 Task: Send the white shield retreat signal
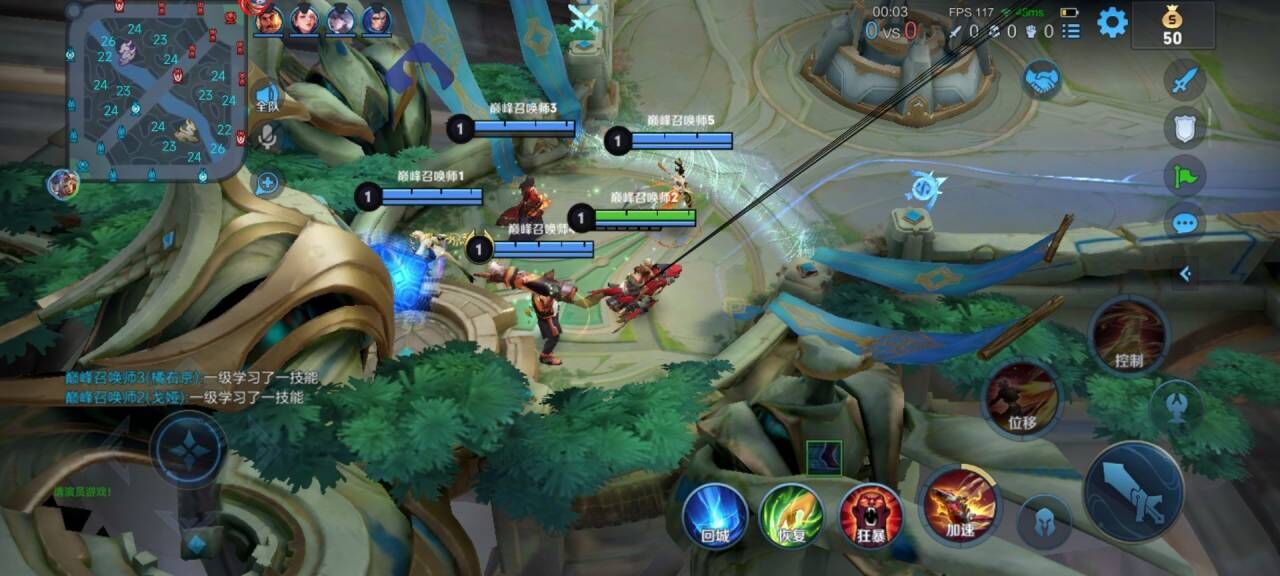[x=1185, y=127]
